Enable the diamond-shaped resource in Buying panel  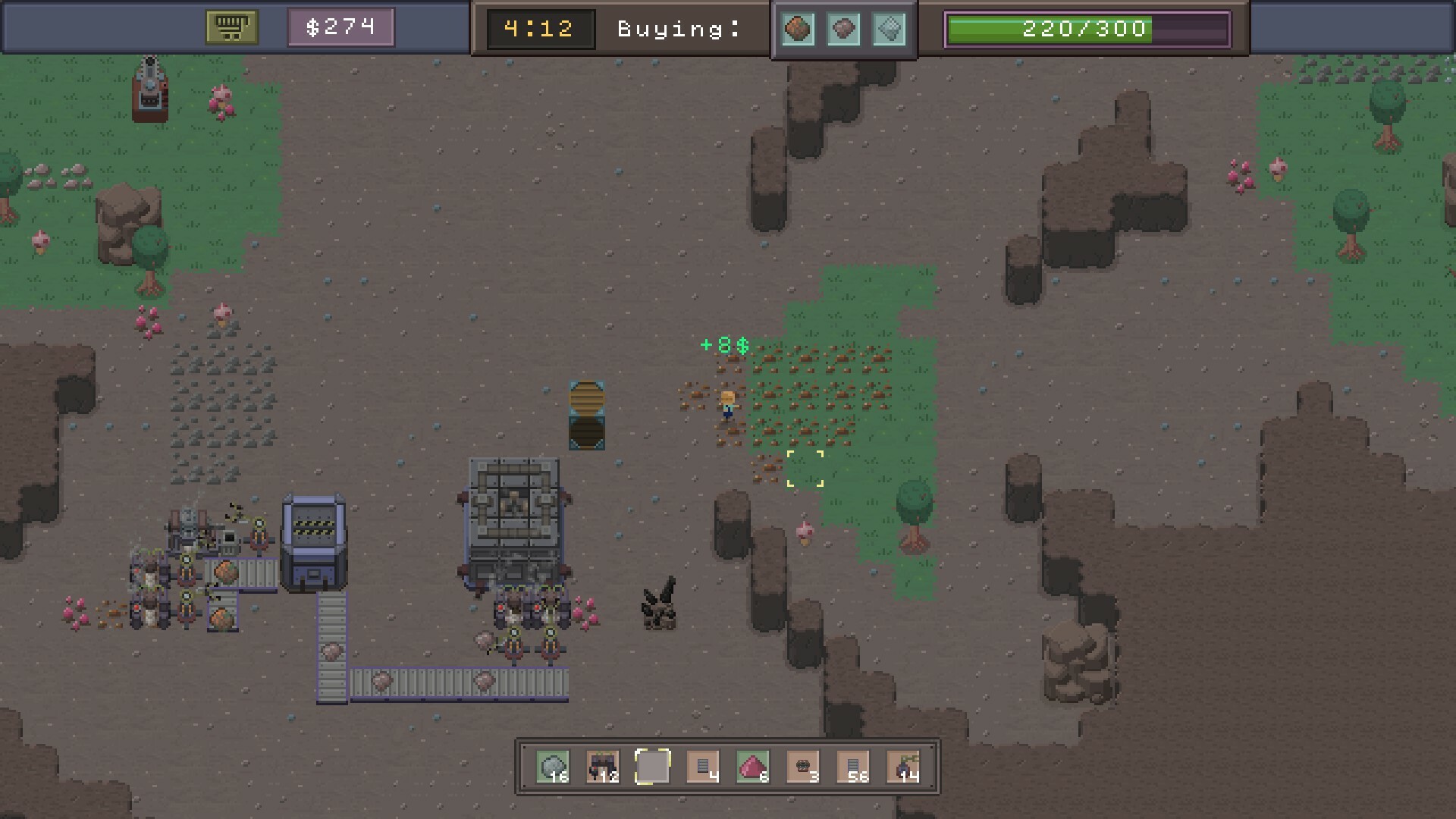point(890,29)
